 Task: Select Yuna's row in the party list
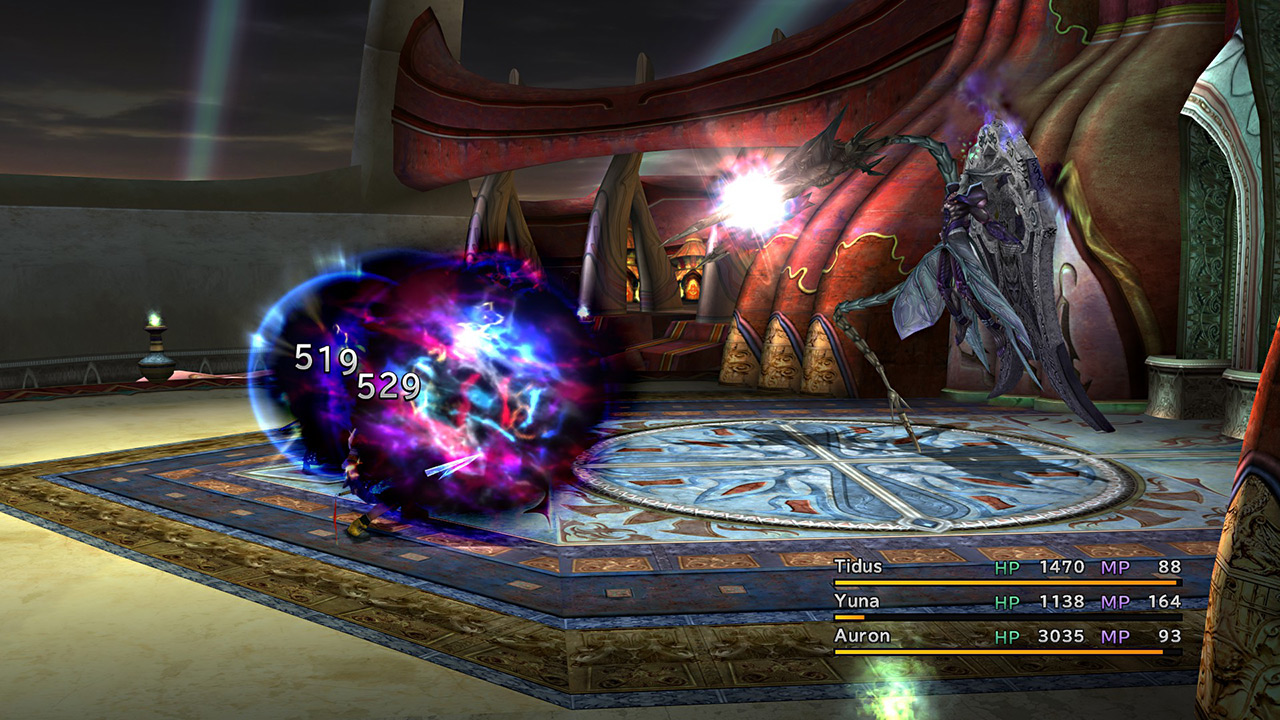click(857, 601)
